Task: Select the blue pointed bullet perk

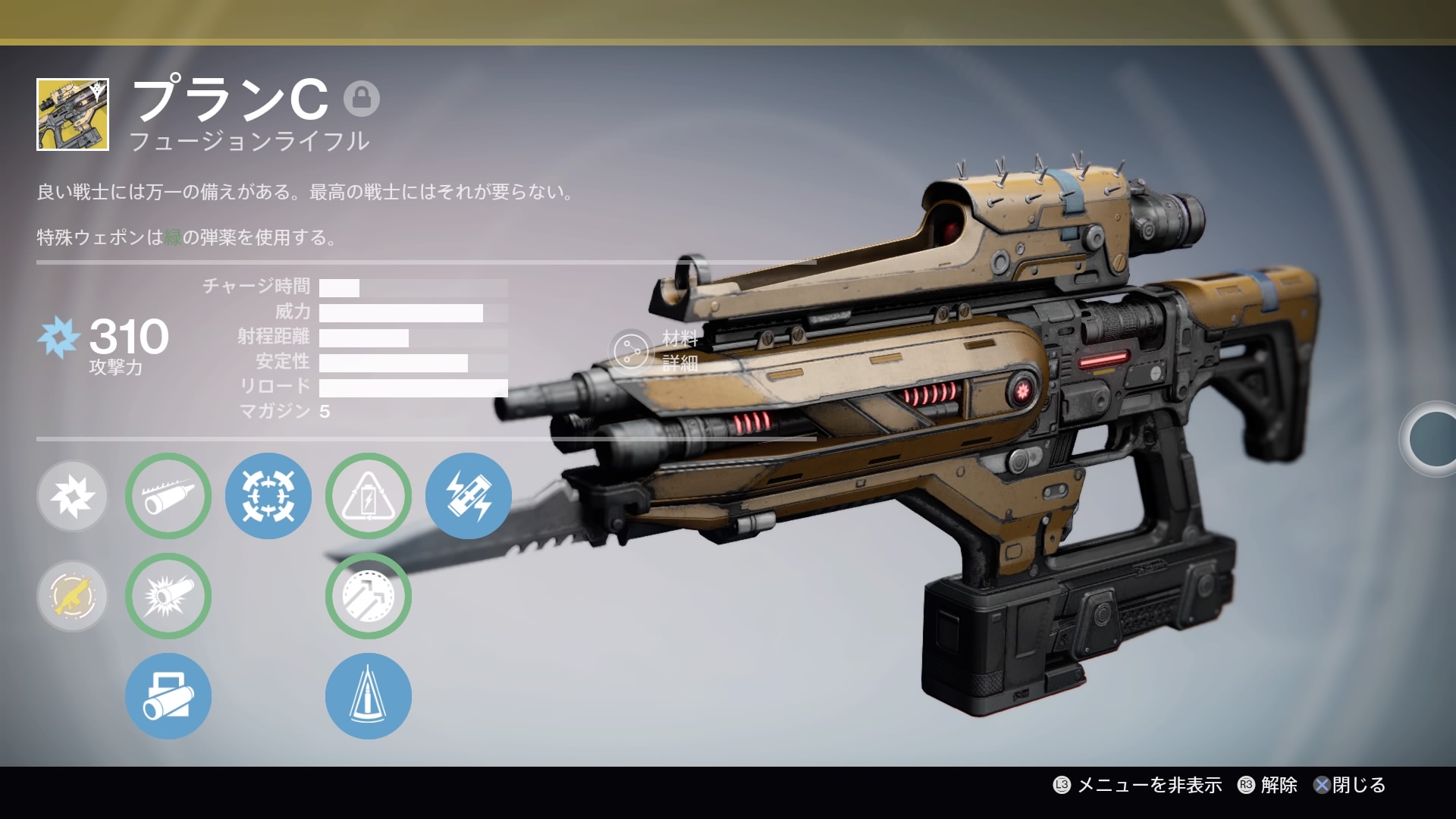Action: (x=369, y=696)
